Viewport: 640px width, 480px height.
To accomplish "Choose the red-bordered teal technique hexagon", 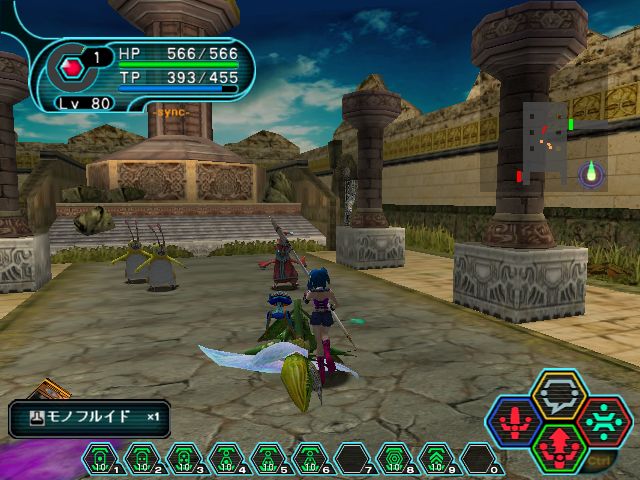I will point(602,422).
